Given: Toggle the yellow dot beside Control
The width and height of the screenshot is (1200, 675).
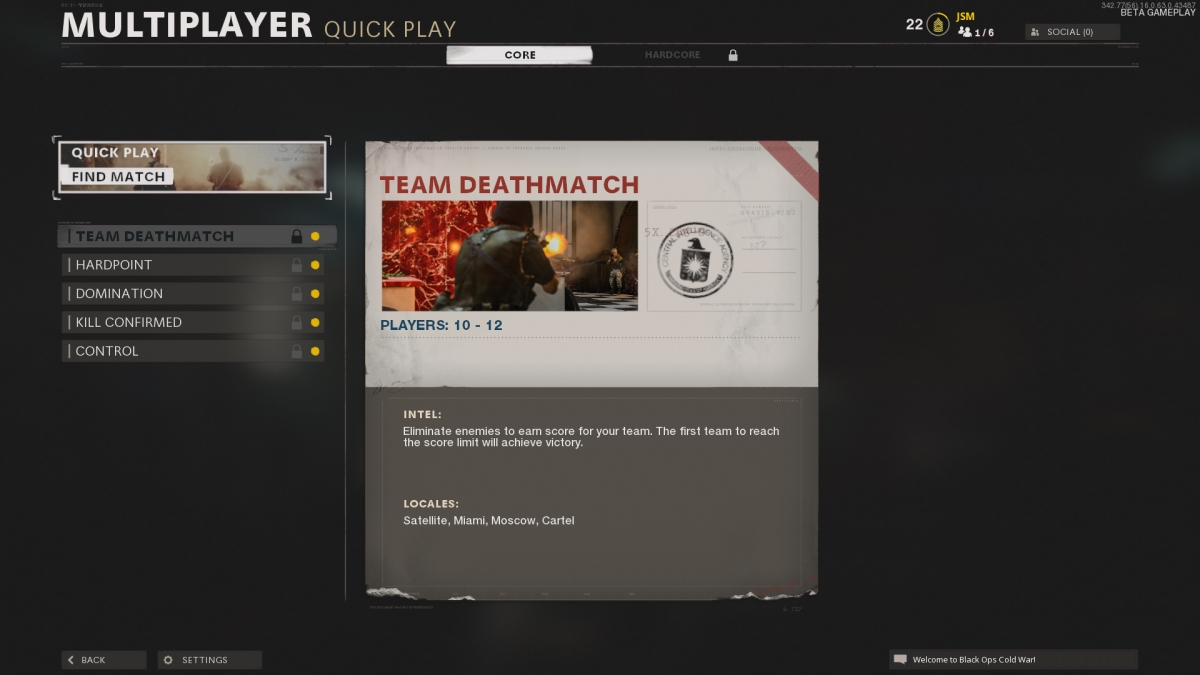Looking at the screenshot, I should point(315,352).
